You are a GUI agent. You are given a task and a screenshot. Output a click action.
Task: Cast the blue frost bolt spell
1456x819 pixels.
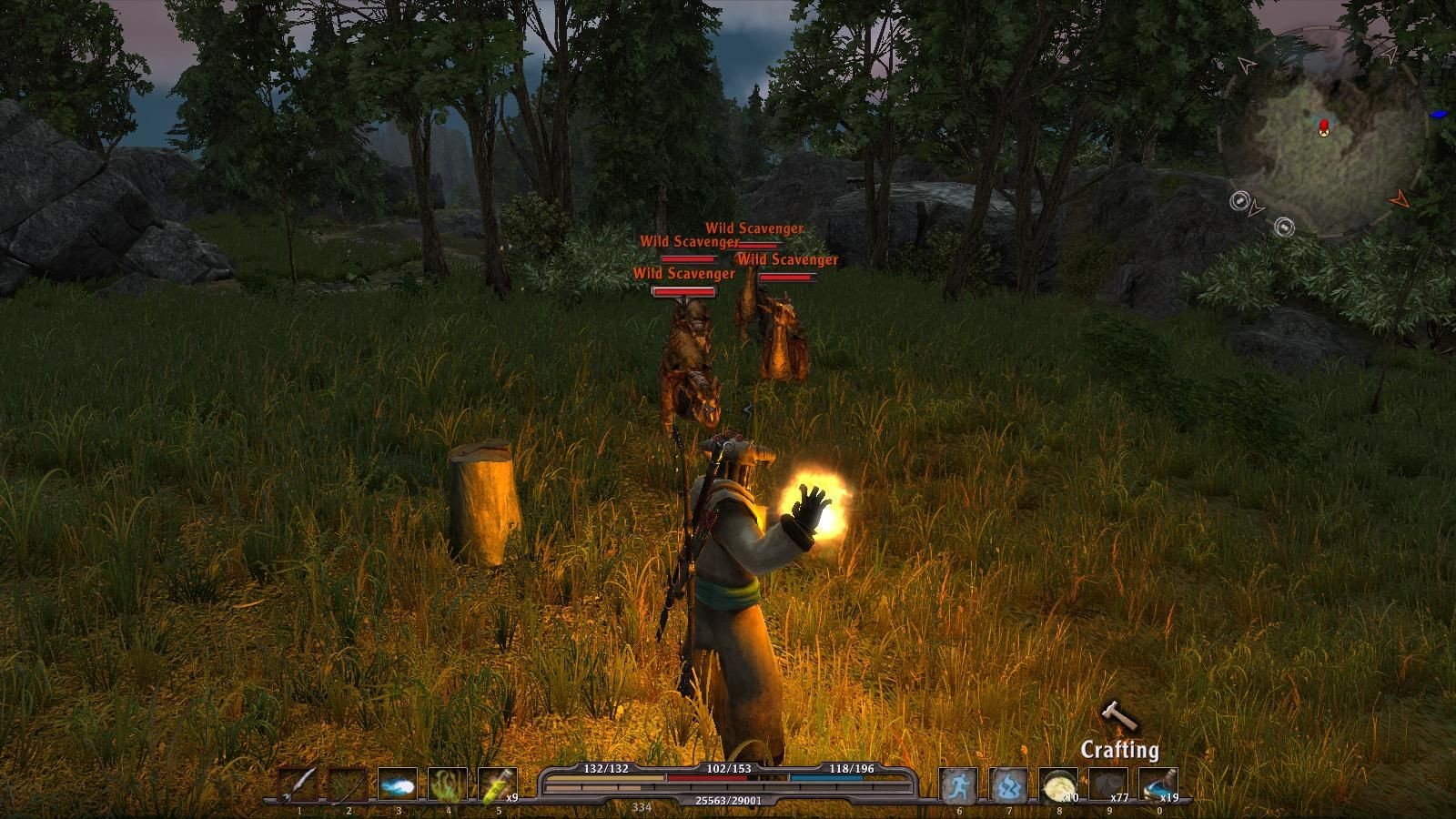[398, 784]
